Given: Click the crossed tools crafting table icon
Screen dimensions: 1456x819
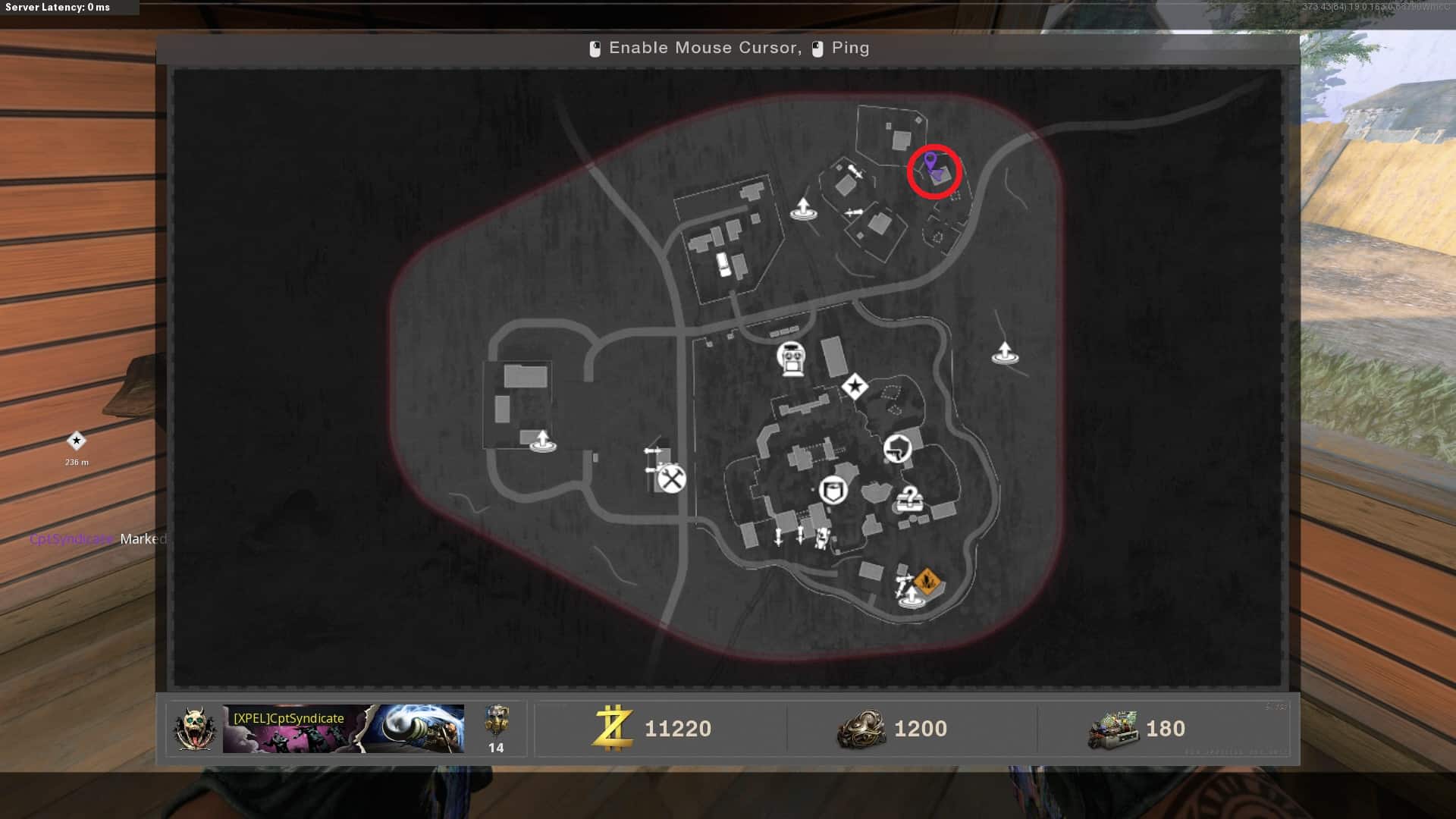Looking at the screenshot, I should tap(671, 479).
